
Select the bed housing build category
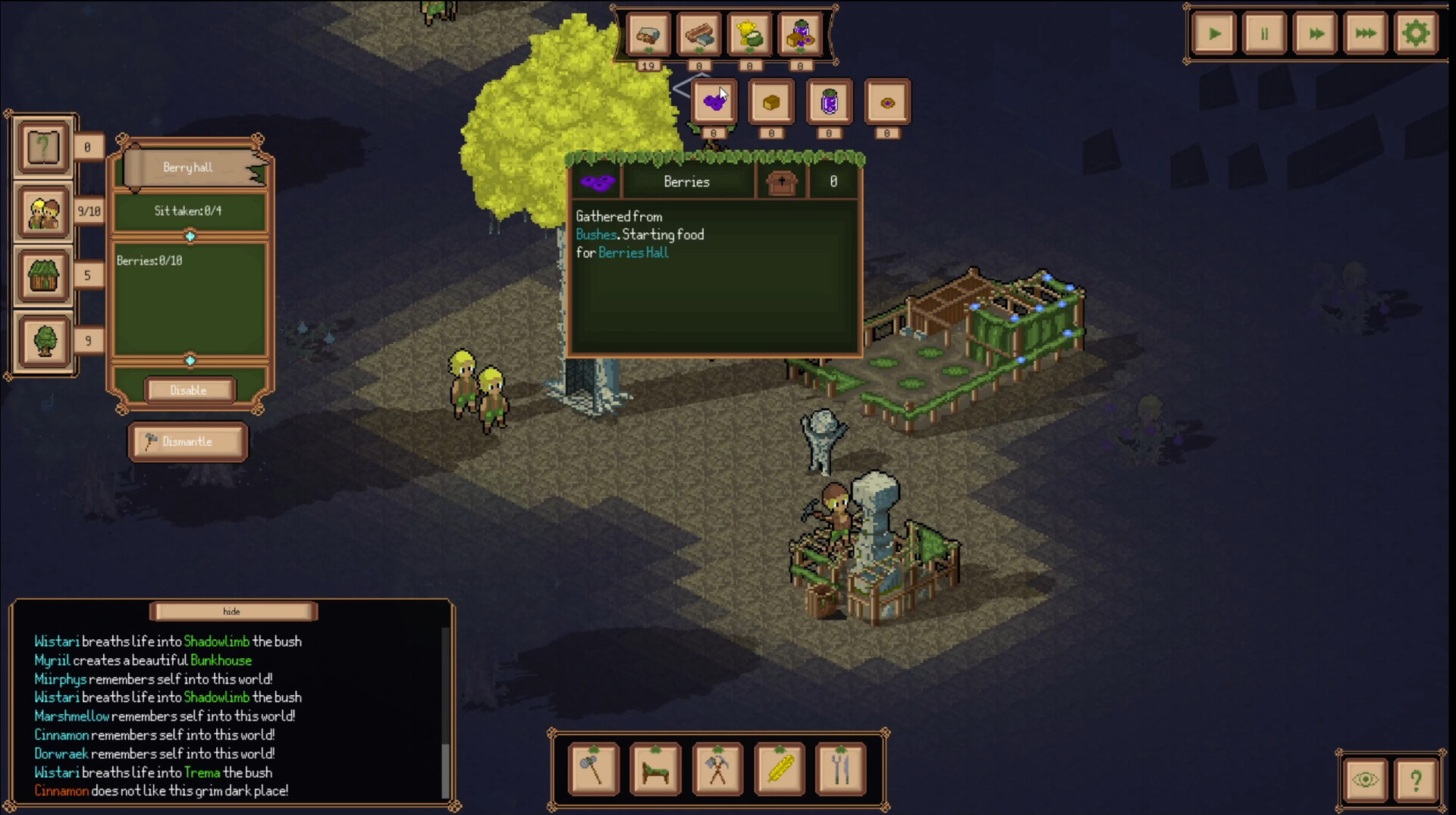pos(656,769)
